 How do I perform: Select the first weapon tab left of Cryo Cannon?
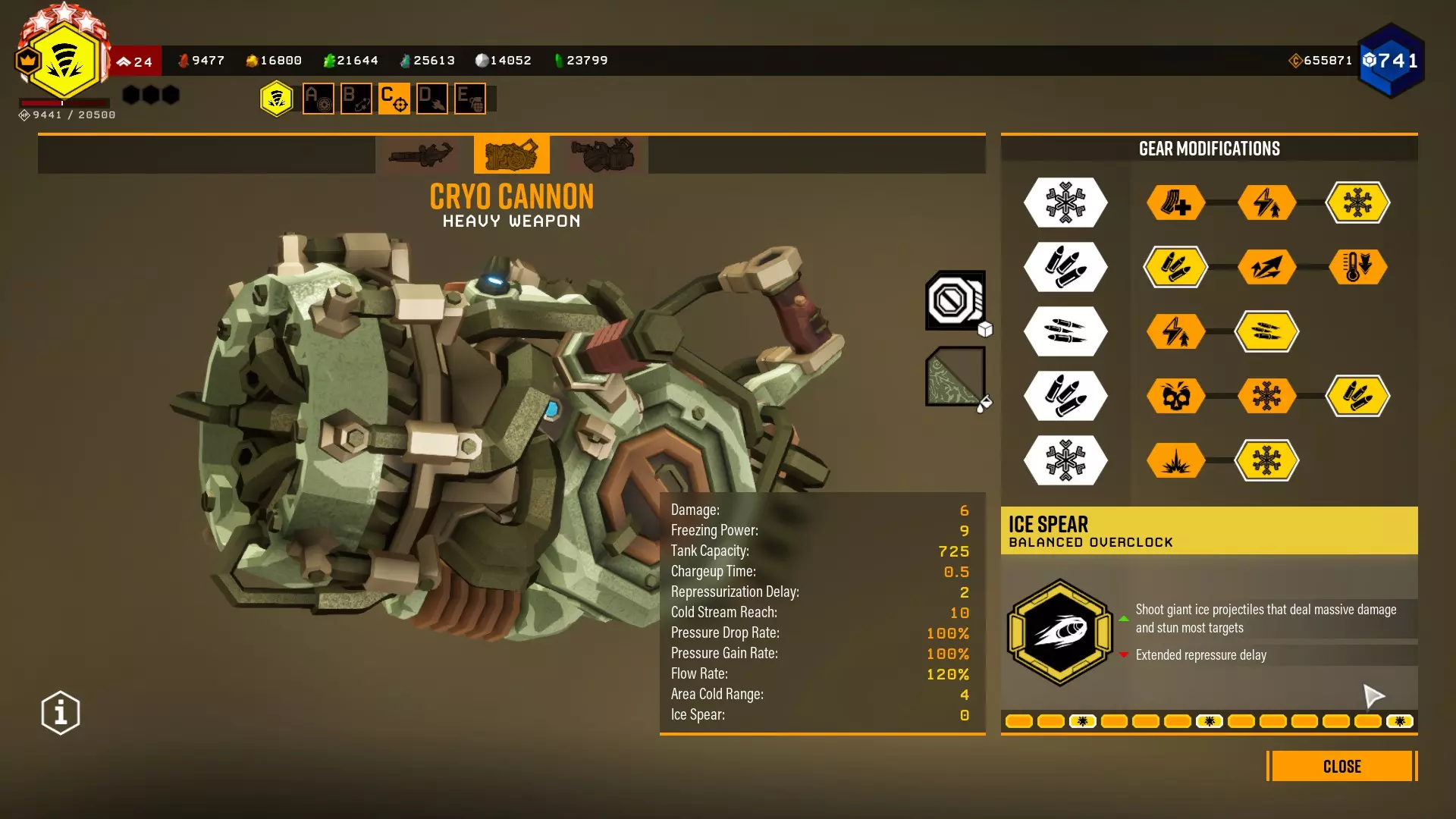click(421, 155)
